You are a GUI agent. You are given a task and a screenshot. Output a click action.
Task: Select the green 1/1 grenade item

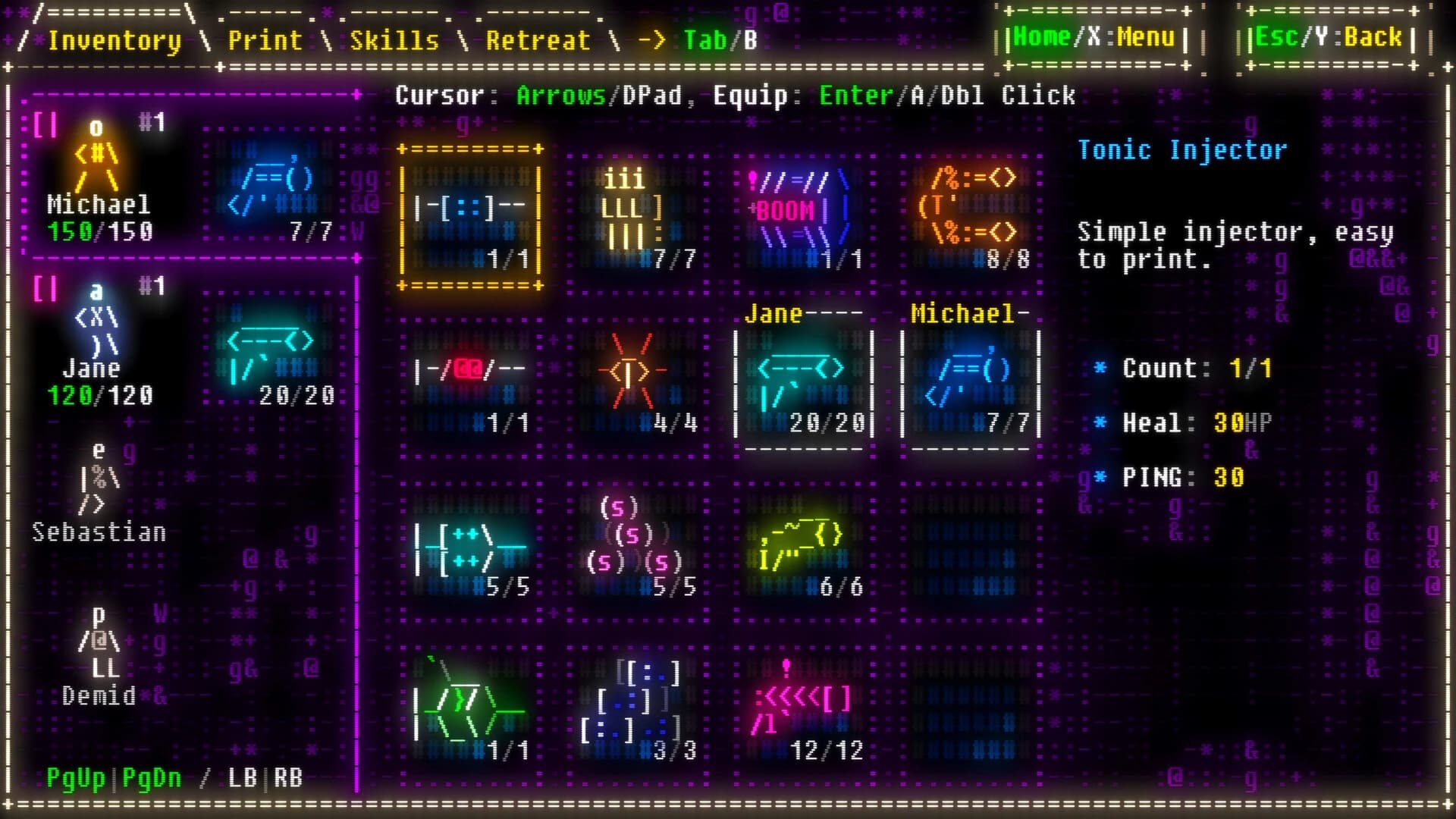click(x=470, y=705)
